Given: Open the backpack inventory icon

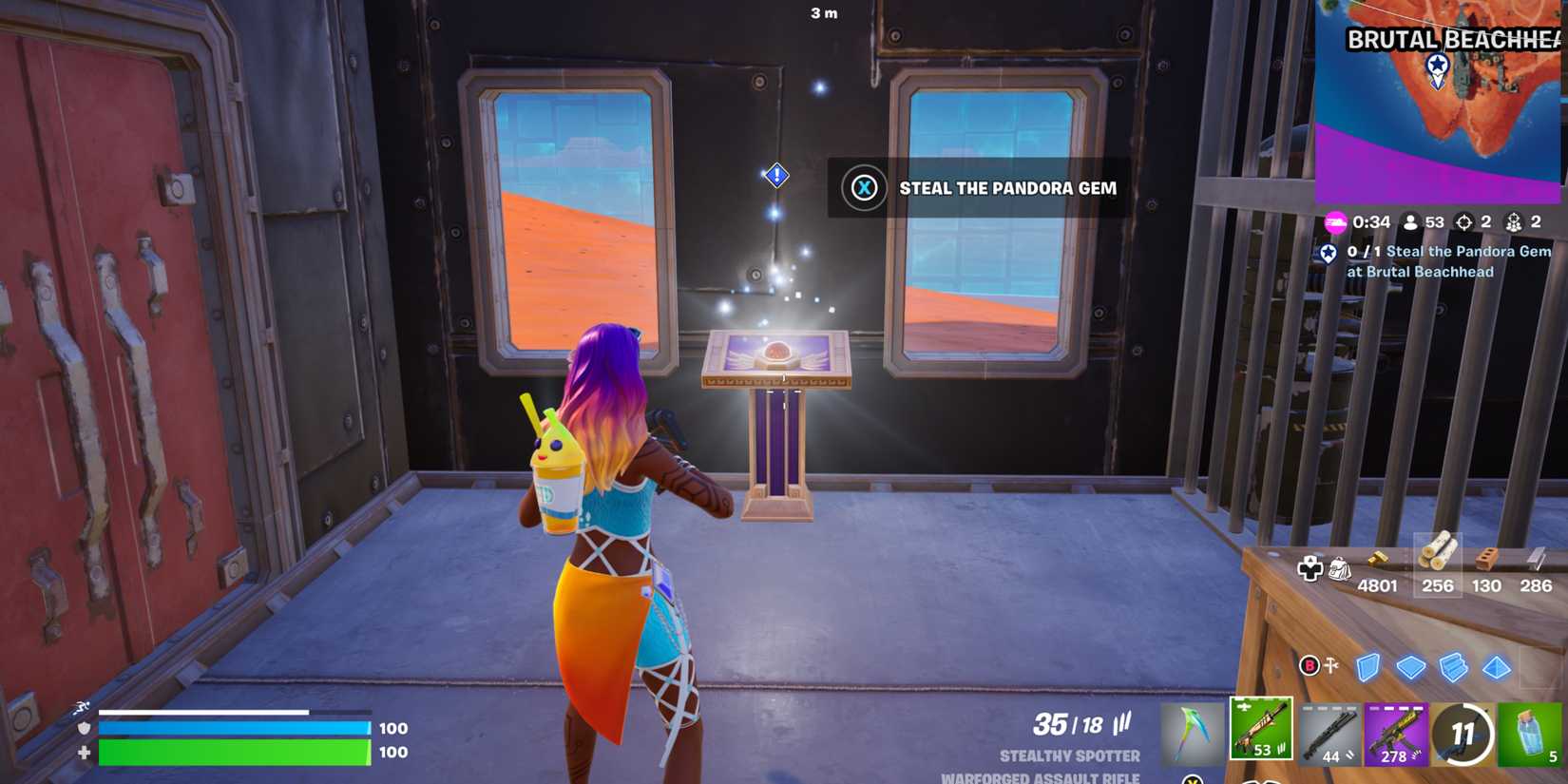Looking at the screenshot, I should click(1340, 568).
